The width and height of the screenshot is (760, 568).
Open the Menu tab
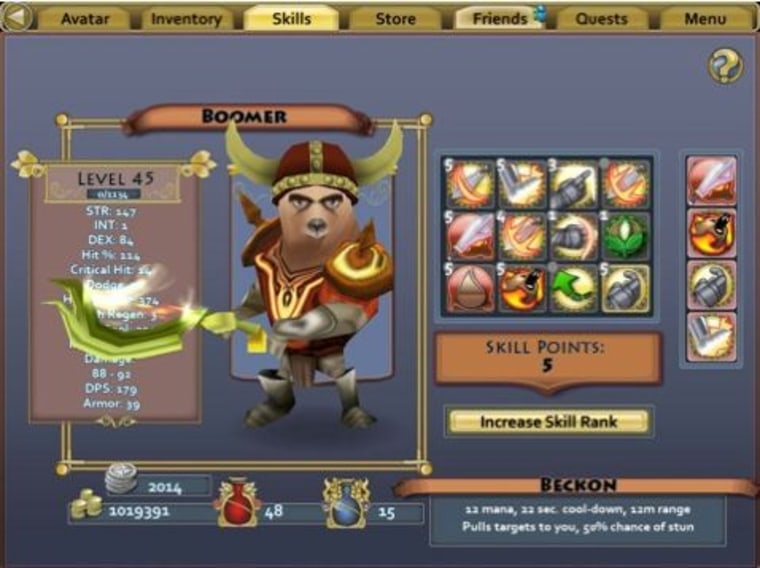pos(706,18)
